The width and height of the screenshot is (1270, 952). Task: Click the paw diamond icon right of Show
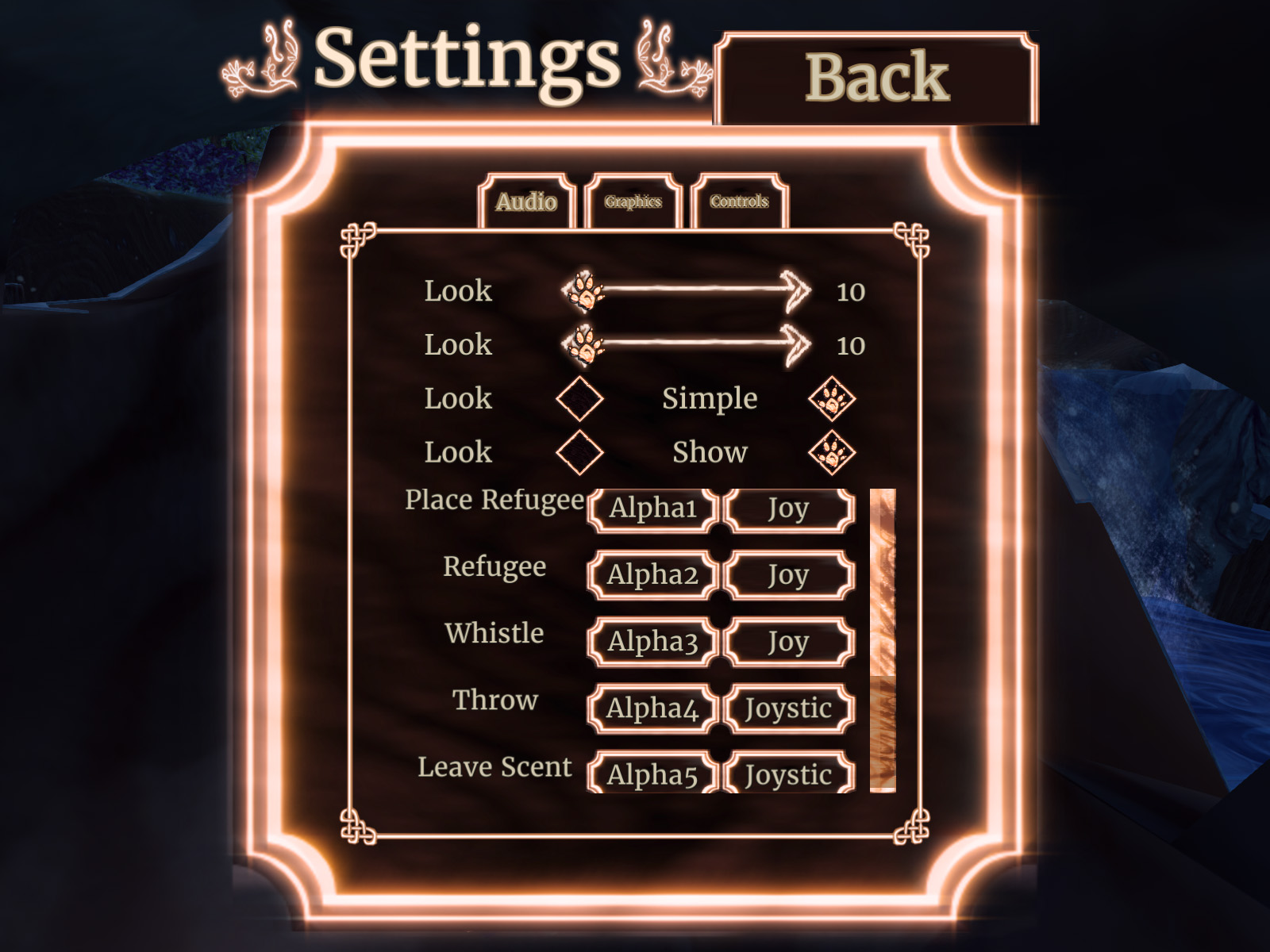tap(833, 452)
